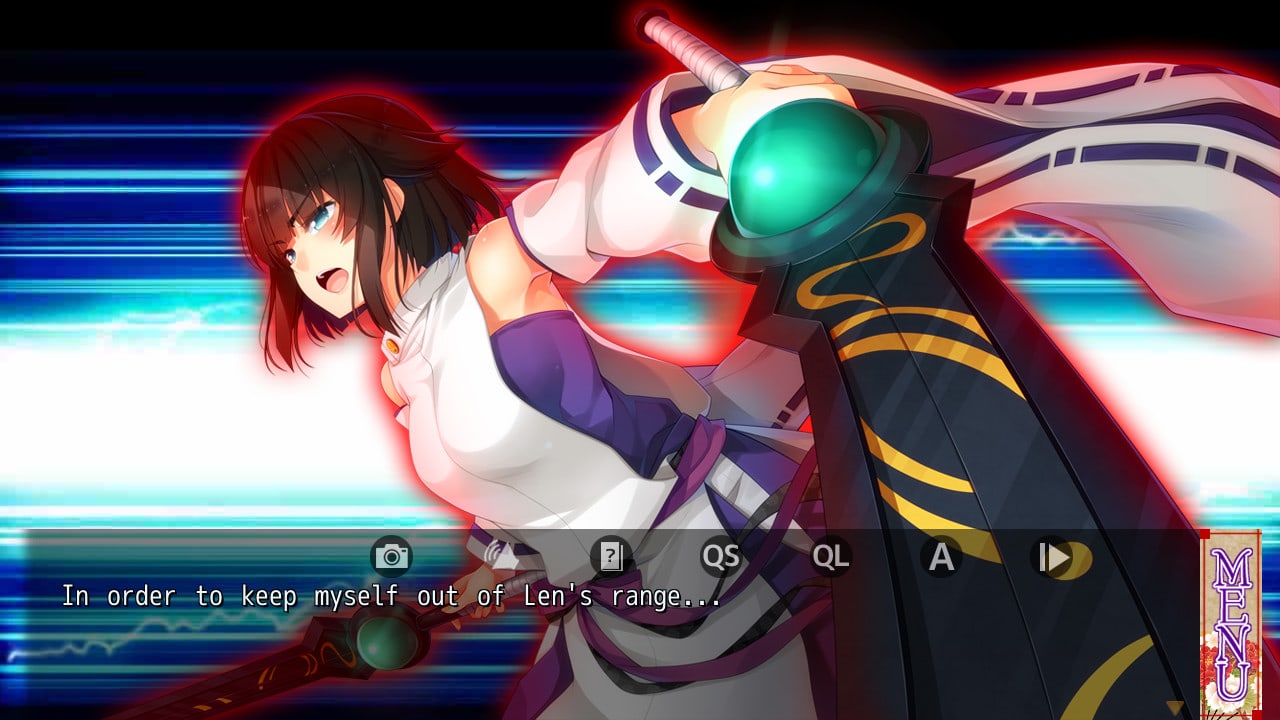The image size is (1280, 720).
Task: Take a screenshot with the camera icon
Action: pyautogui.click(x=391, y=556)
